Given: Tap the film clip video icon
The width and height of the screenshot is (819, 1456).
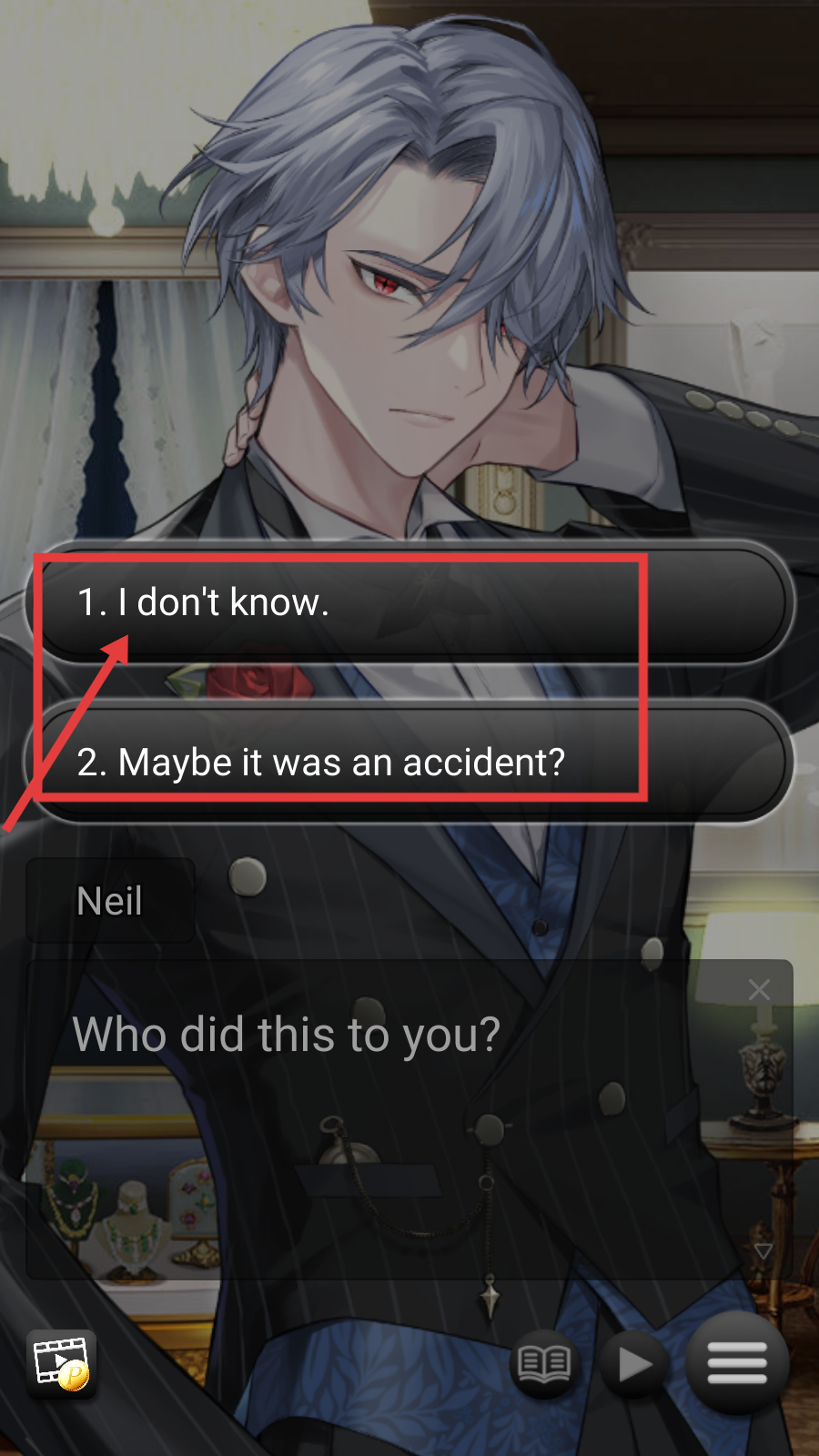Looking at the screenshot, I should point(61,1363).
